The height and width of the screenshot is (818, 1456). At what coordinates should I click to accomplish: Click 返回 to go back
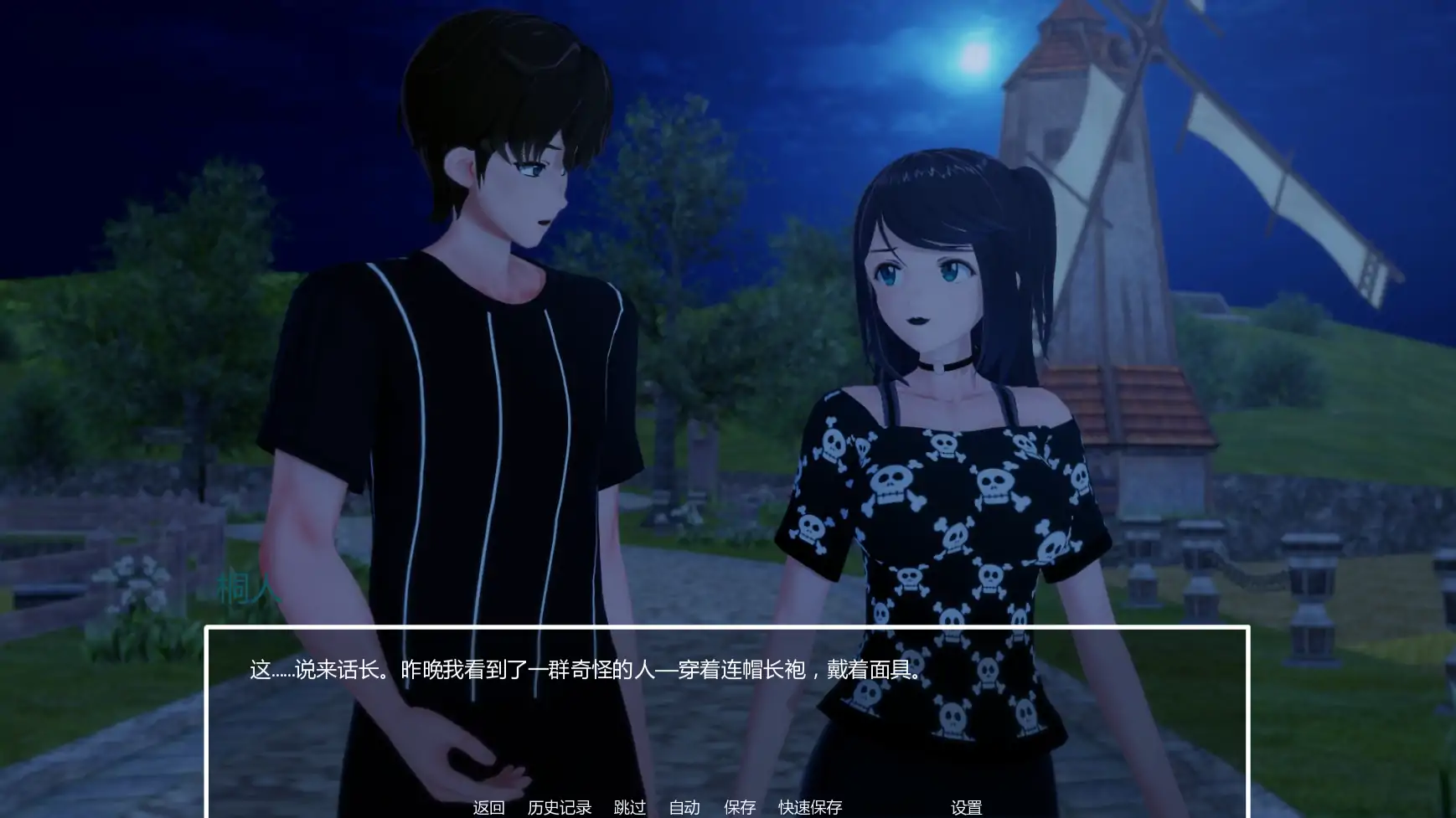tap(489, 808)
